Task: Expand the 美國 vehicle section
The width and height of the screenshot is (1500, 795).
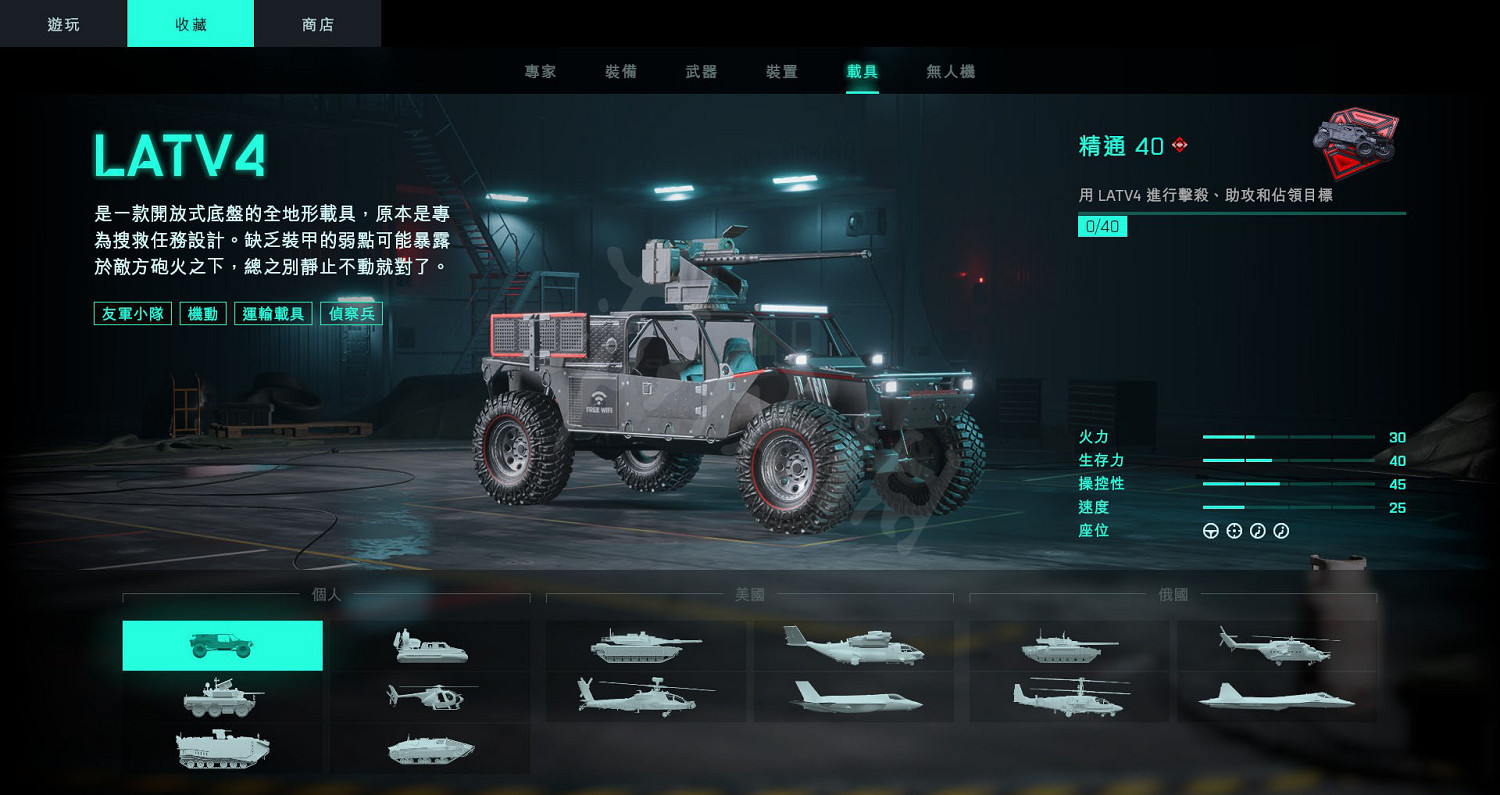Action: [752, 595]
